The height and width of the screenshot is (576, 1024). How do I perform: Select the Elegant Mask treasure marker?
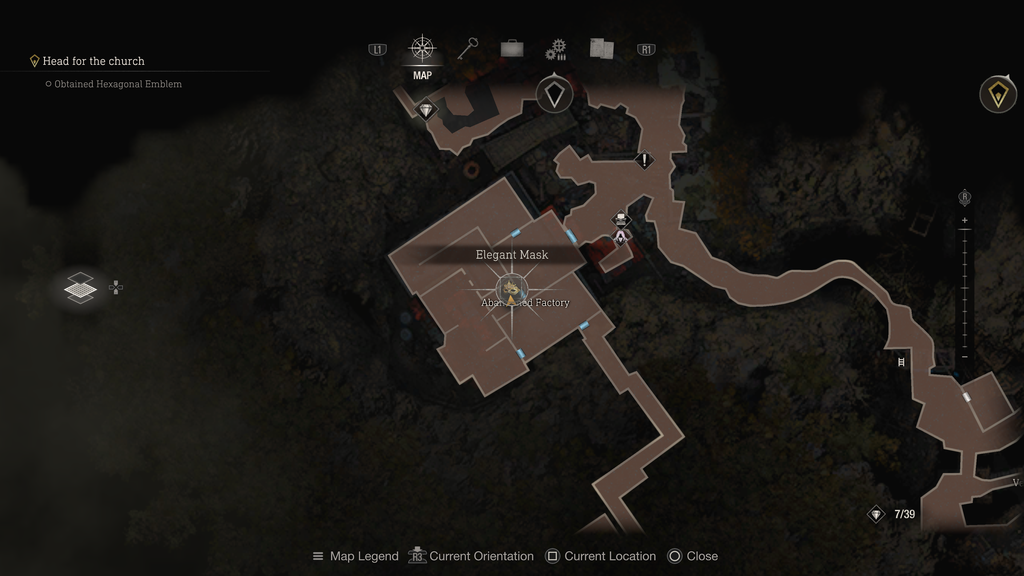tap(512, 290)
